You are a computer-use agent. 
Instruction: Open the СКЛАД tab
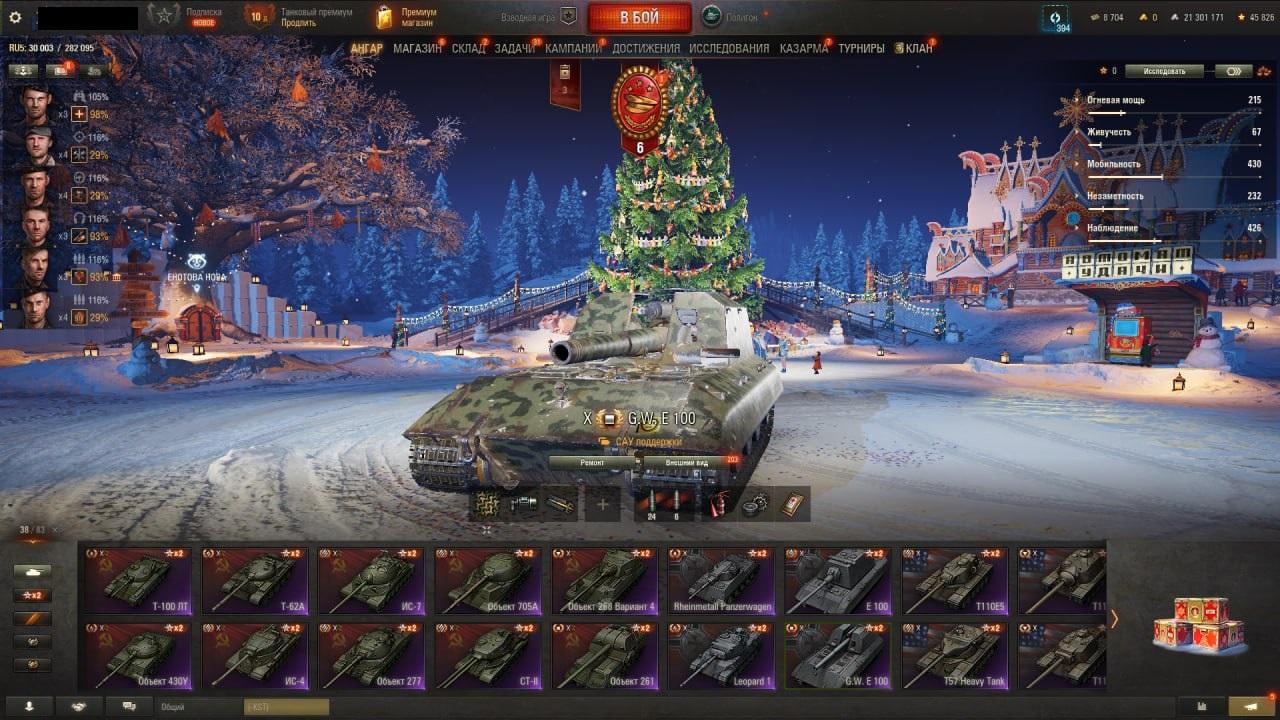(468, 48)
